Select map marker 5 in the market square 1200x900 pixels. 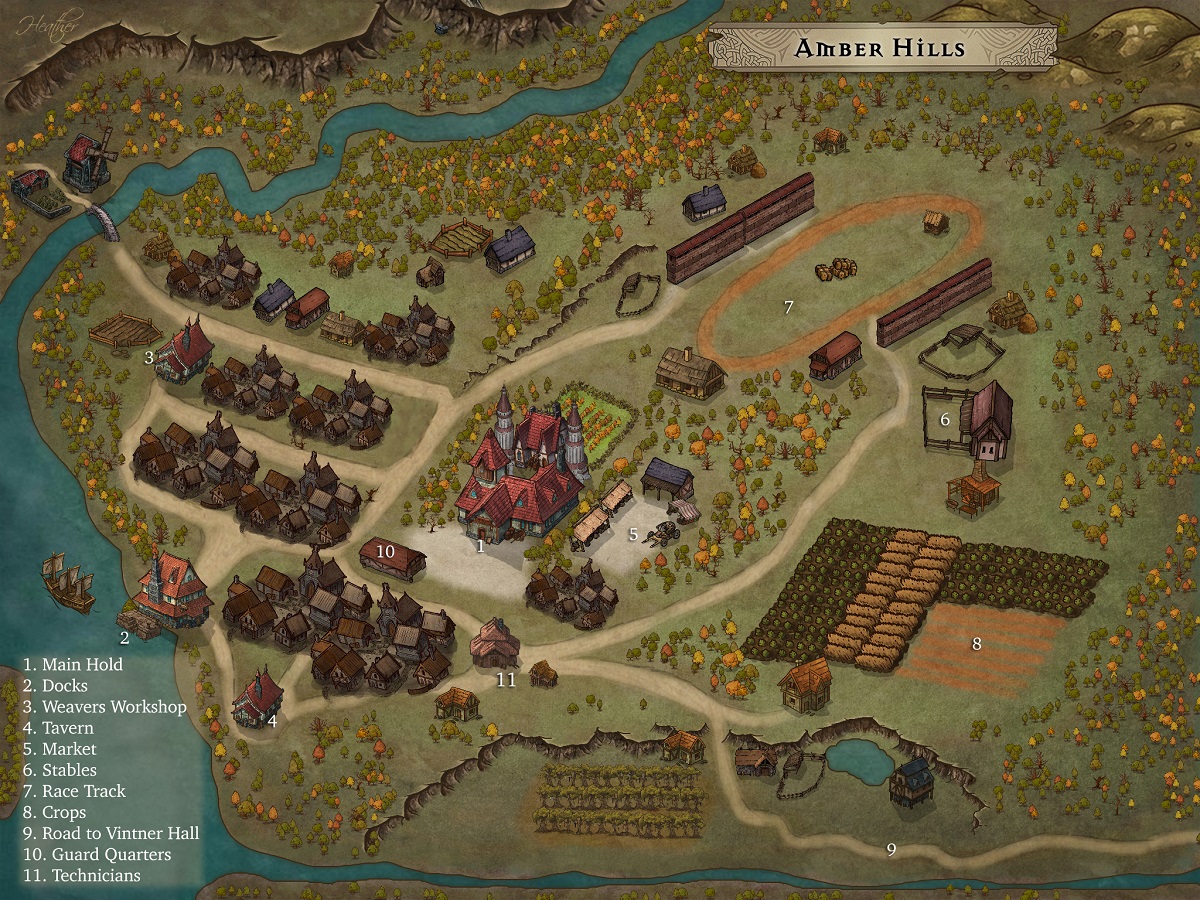633,534
